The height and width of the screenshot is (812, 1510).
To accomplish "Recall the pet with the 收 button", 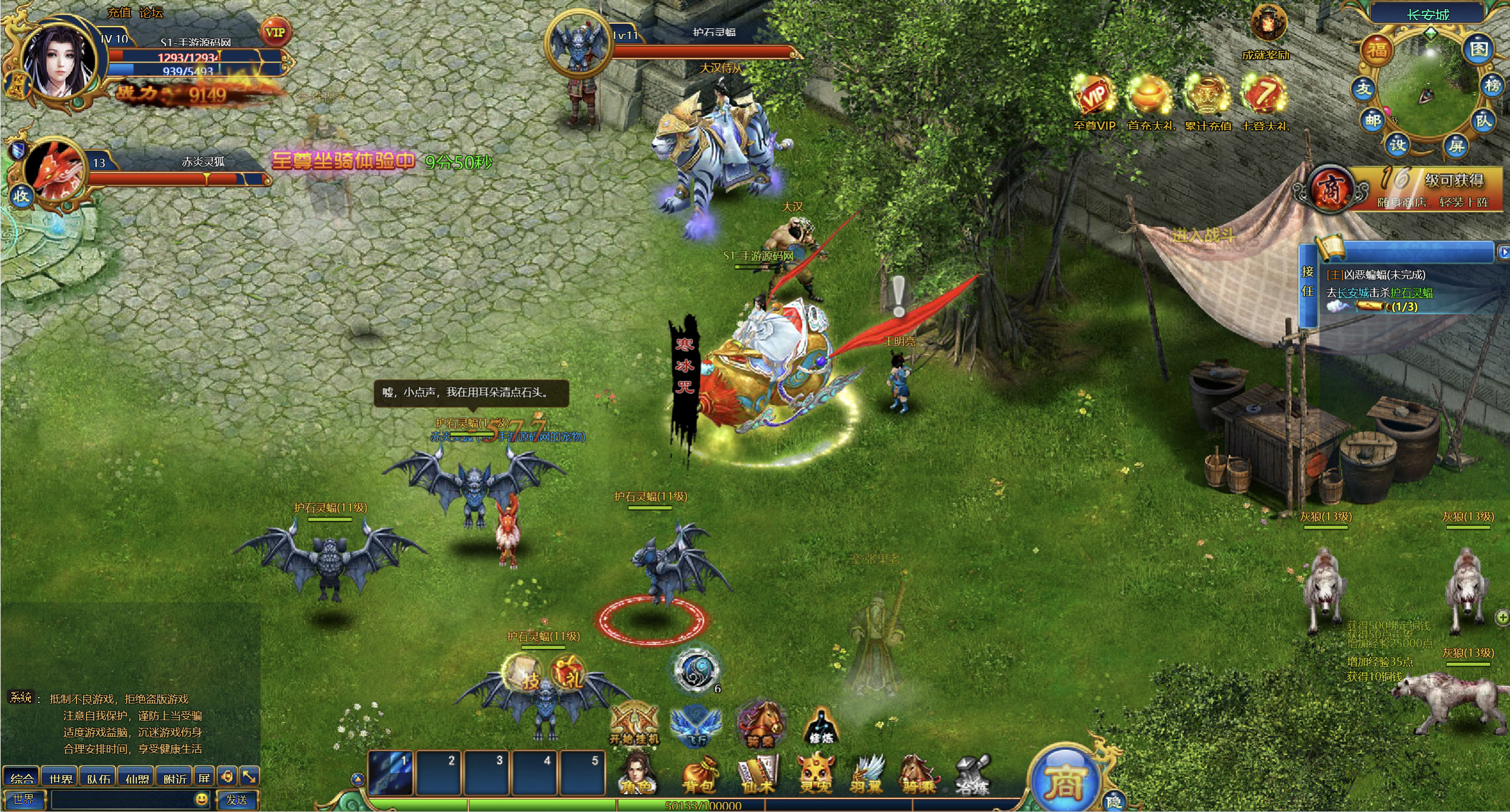I will (x=21, y=196).
